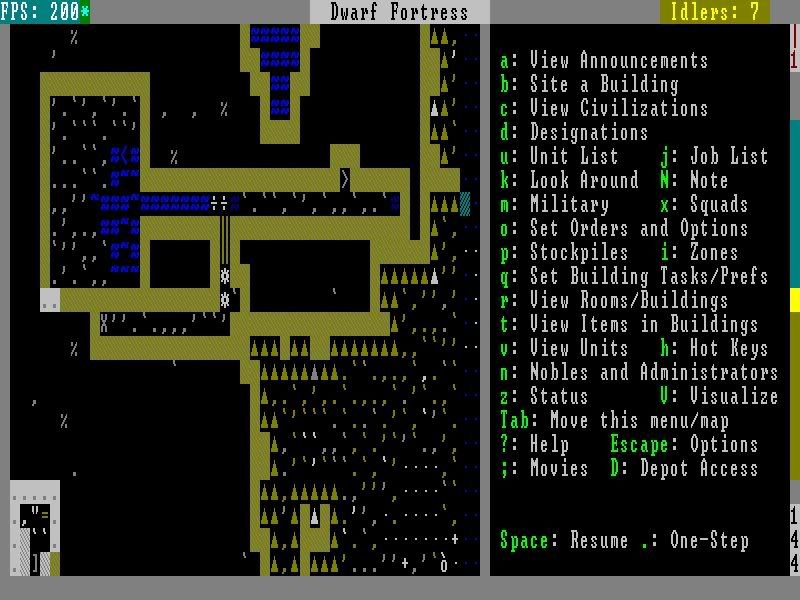Viewport: 800px width, 600px height.
Task: Open View Announcements menu entry
Action: coord(604,61)
